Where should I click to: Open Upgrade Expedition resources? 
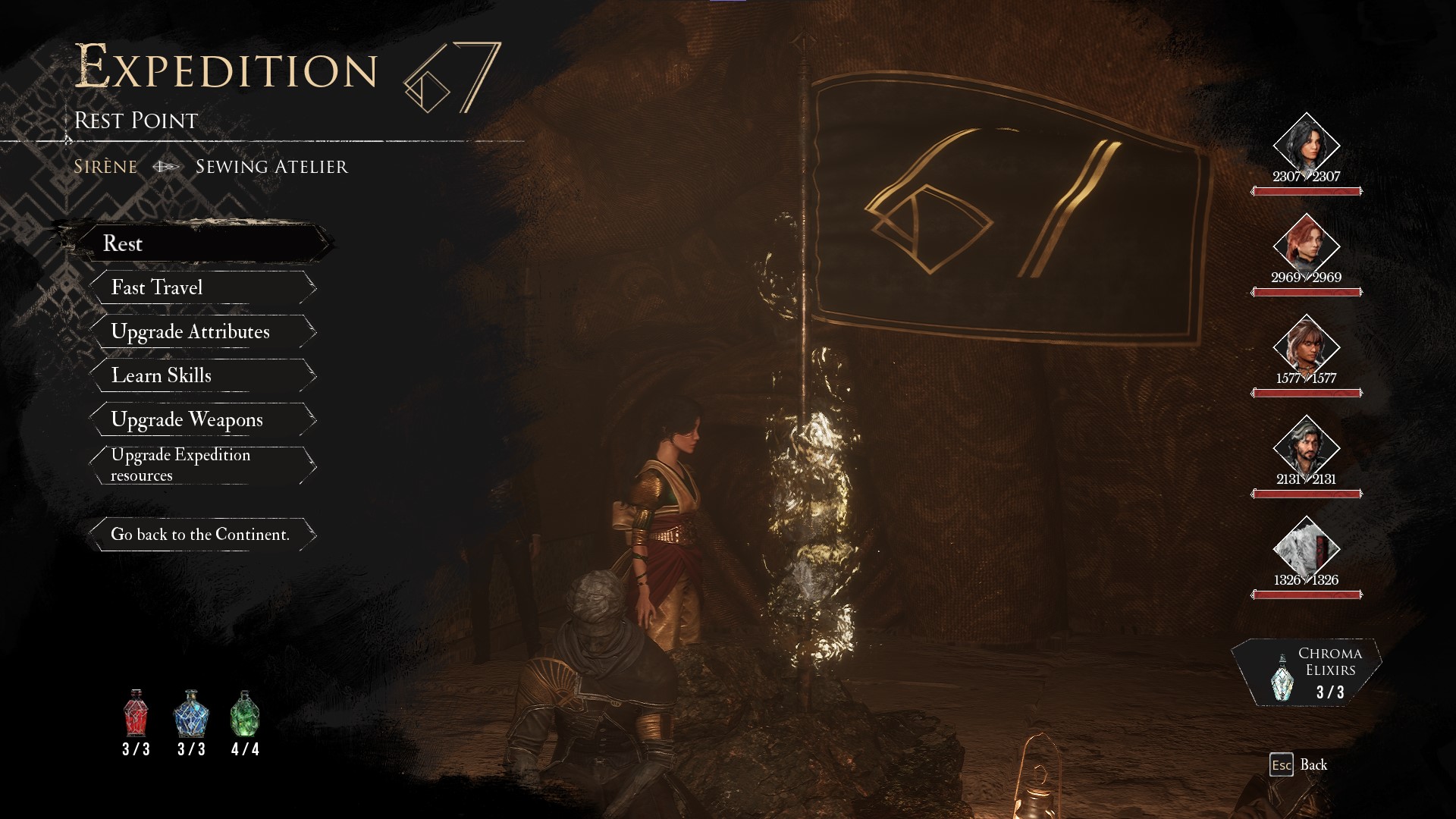coord(202,465)
